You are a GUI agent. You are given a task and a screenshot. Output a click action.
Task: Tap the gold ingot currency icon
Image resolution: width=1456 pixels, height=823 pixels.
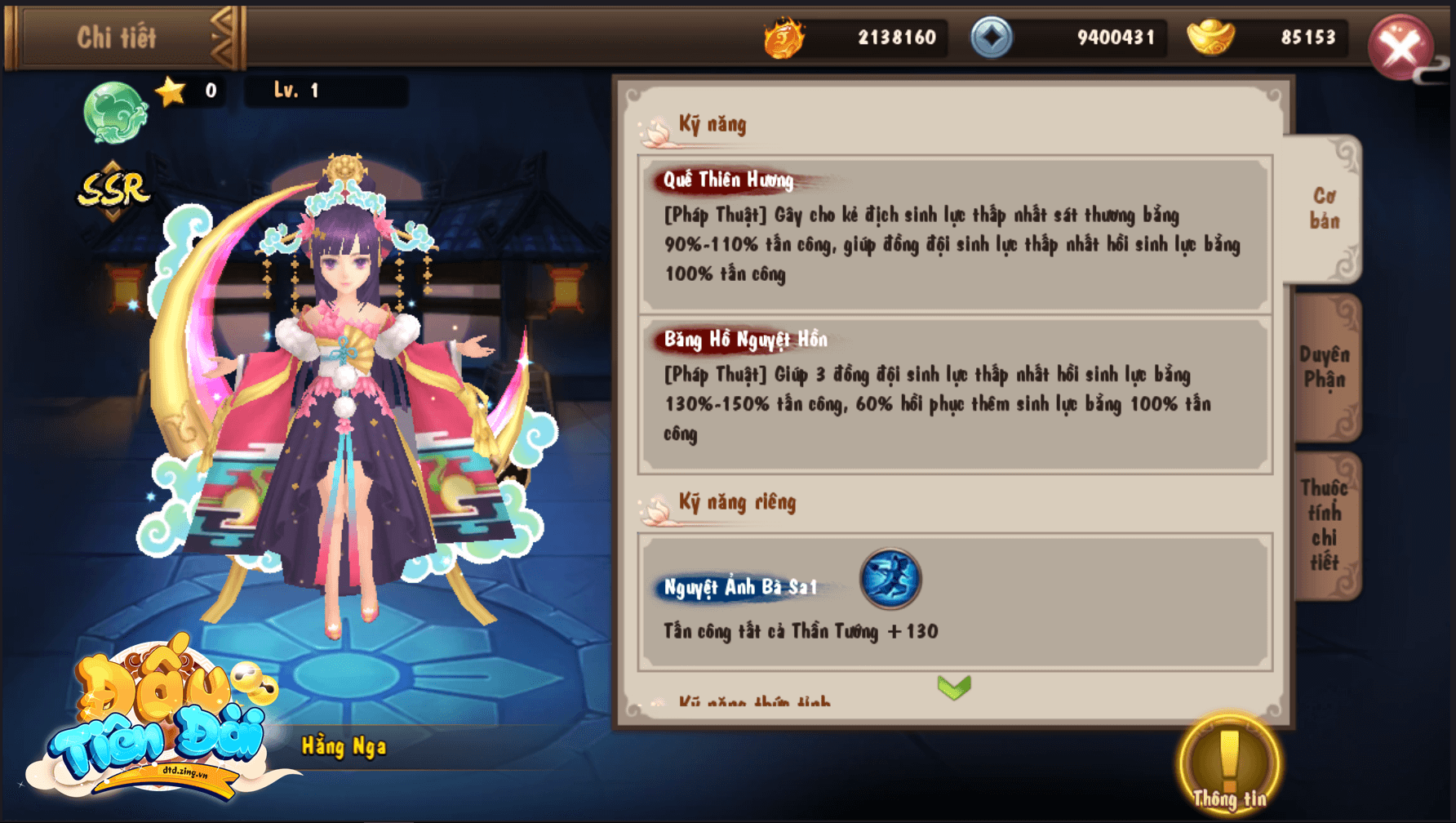coord(1210,38)
